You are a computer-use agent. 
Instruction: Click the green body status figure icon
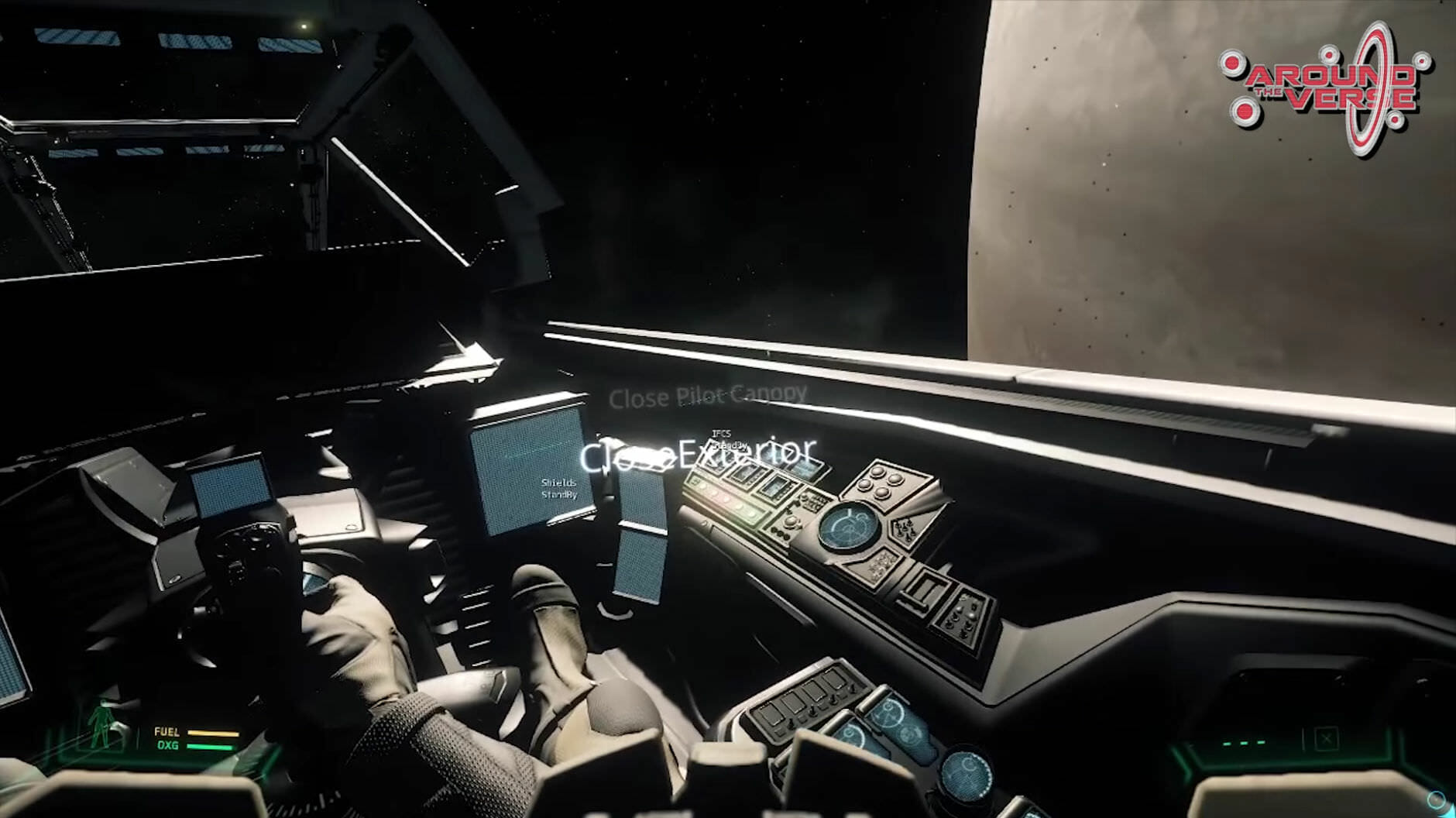click(99, 724)
